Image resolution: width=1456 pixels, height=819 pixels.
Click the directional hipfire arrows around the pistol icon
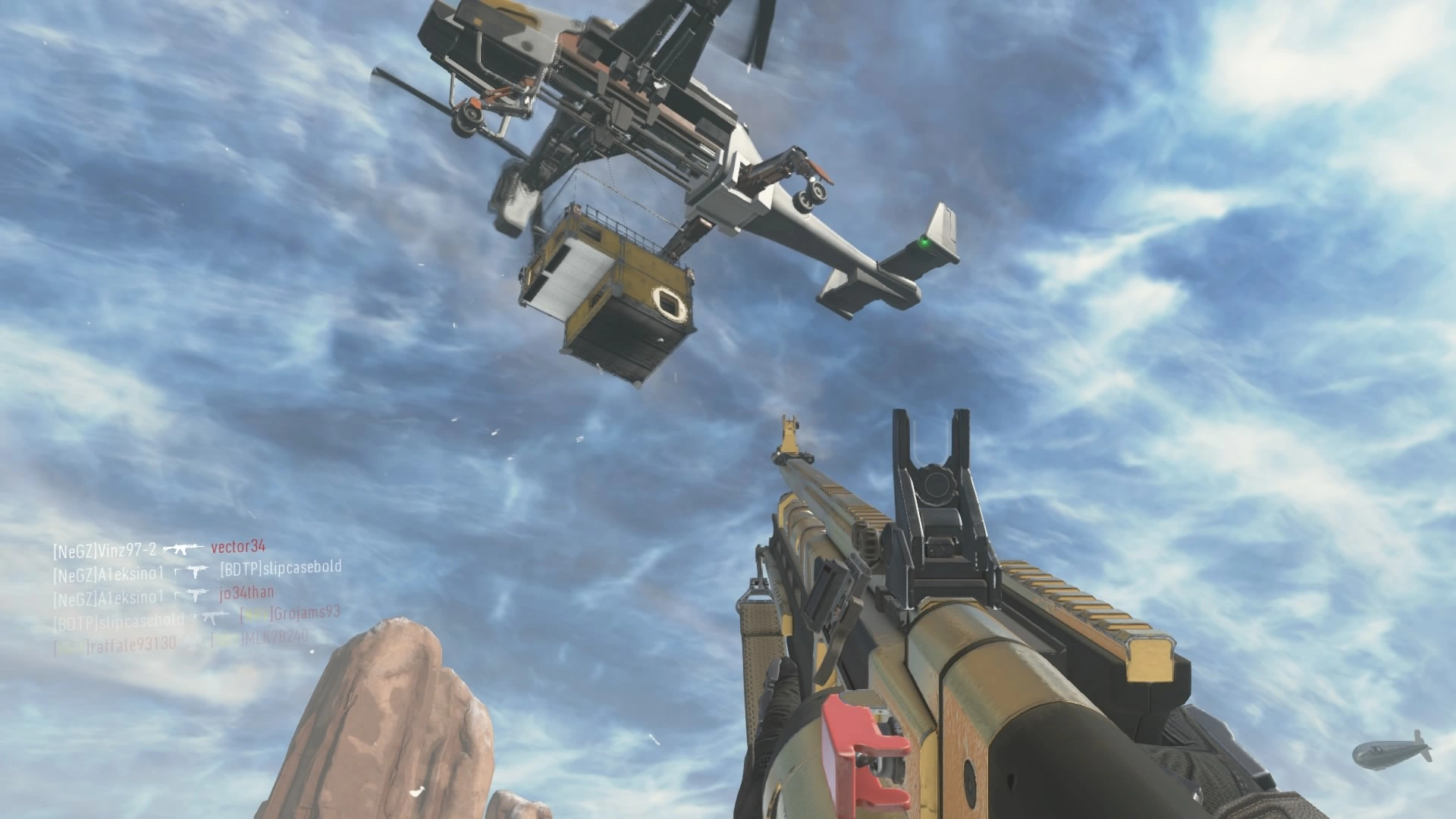(177, 570)
